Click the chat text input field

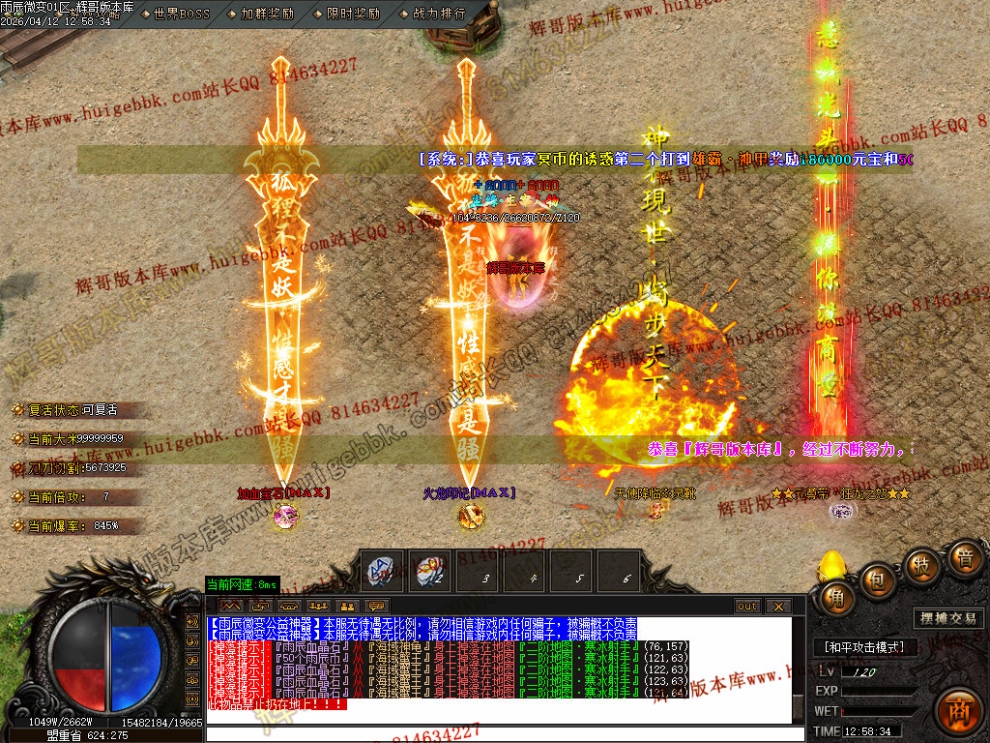(500, 734)
